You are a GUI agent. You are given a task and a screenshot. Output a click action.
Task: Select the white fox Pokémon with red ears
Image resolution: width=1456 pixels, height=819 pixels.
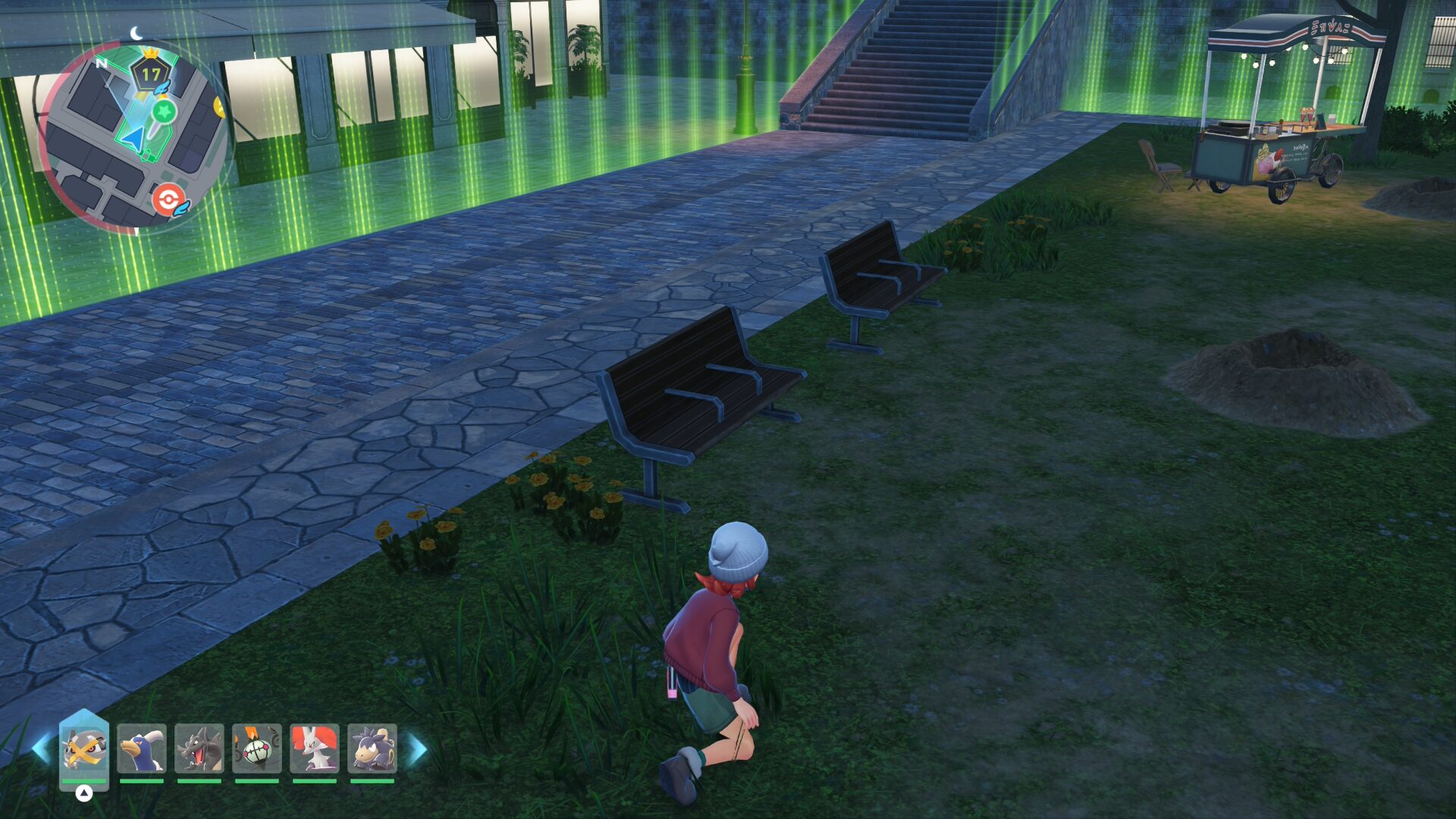point(315,749)
